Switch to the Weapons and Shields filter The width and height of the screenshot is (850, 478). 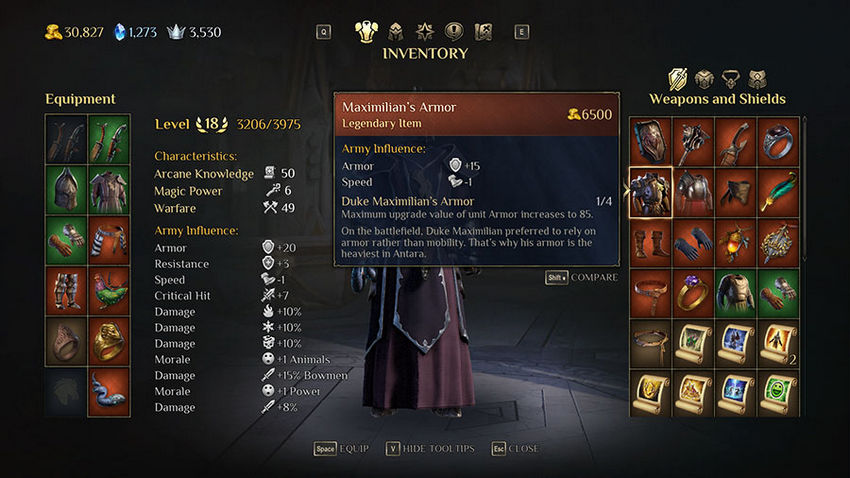678,78
